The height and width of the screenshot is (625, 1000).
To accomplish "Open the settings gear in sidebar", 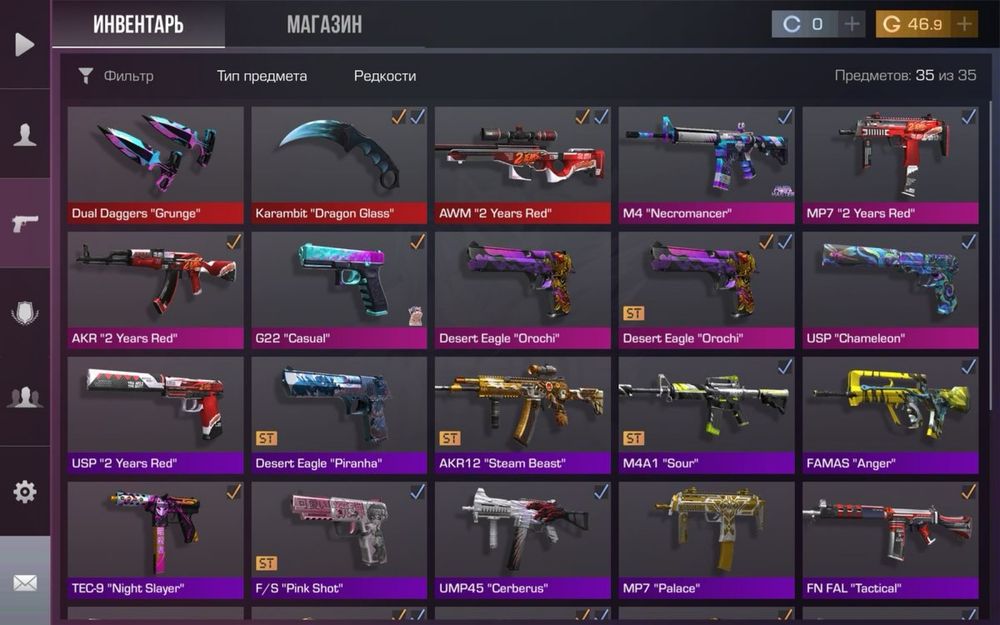I will [25, 491].
